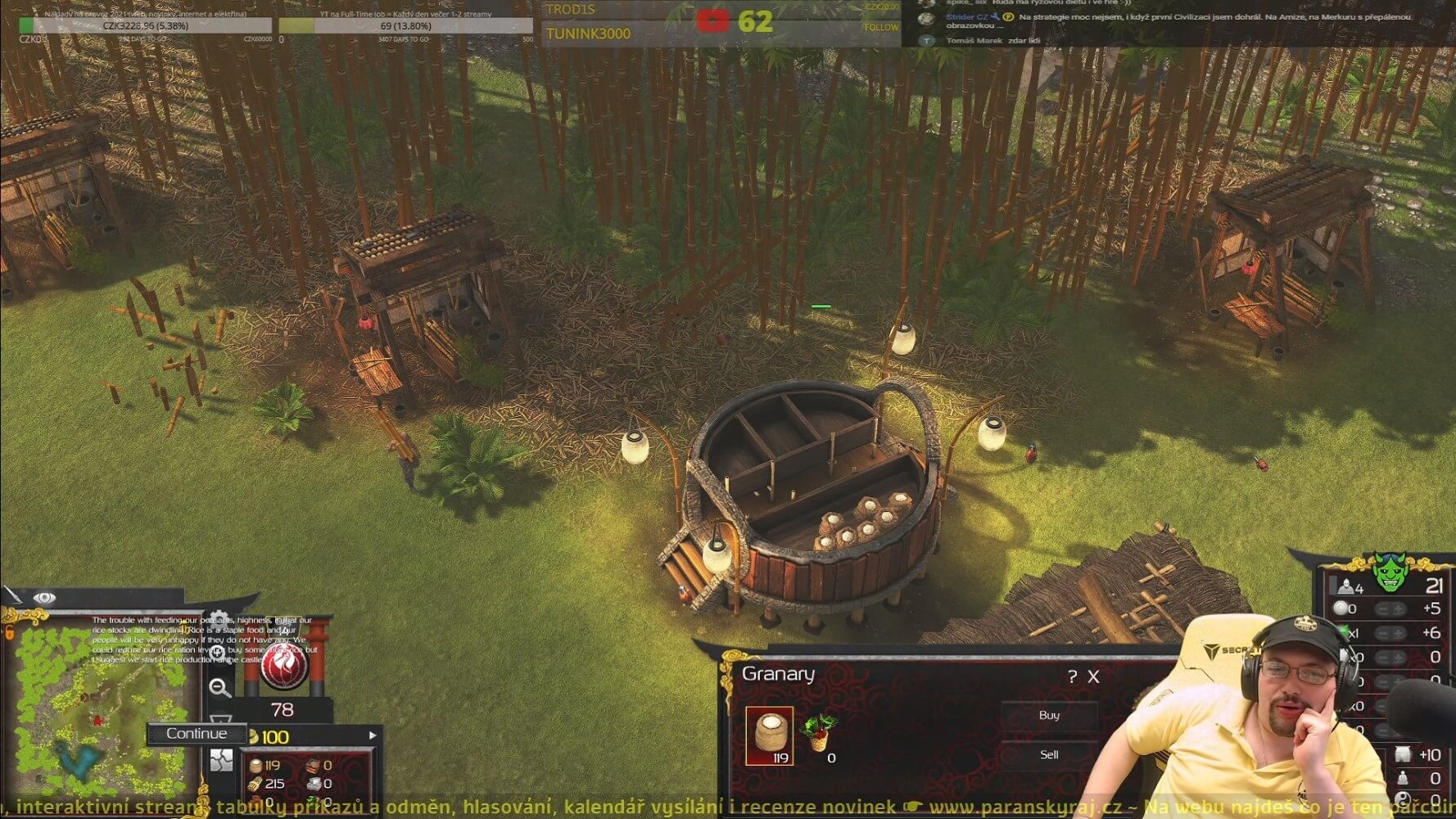The image size is (1456, 819).
Task: Select the vegetables basket in the Granary
Action: click(x=819, y=733)
